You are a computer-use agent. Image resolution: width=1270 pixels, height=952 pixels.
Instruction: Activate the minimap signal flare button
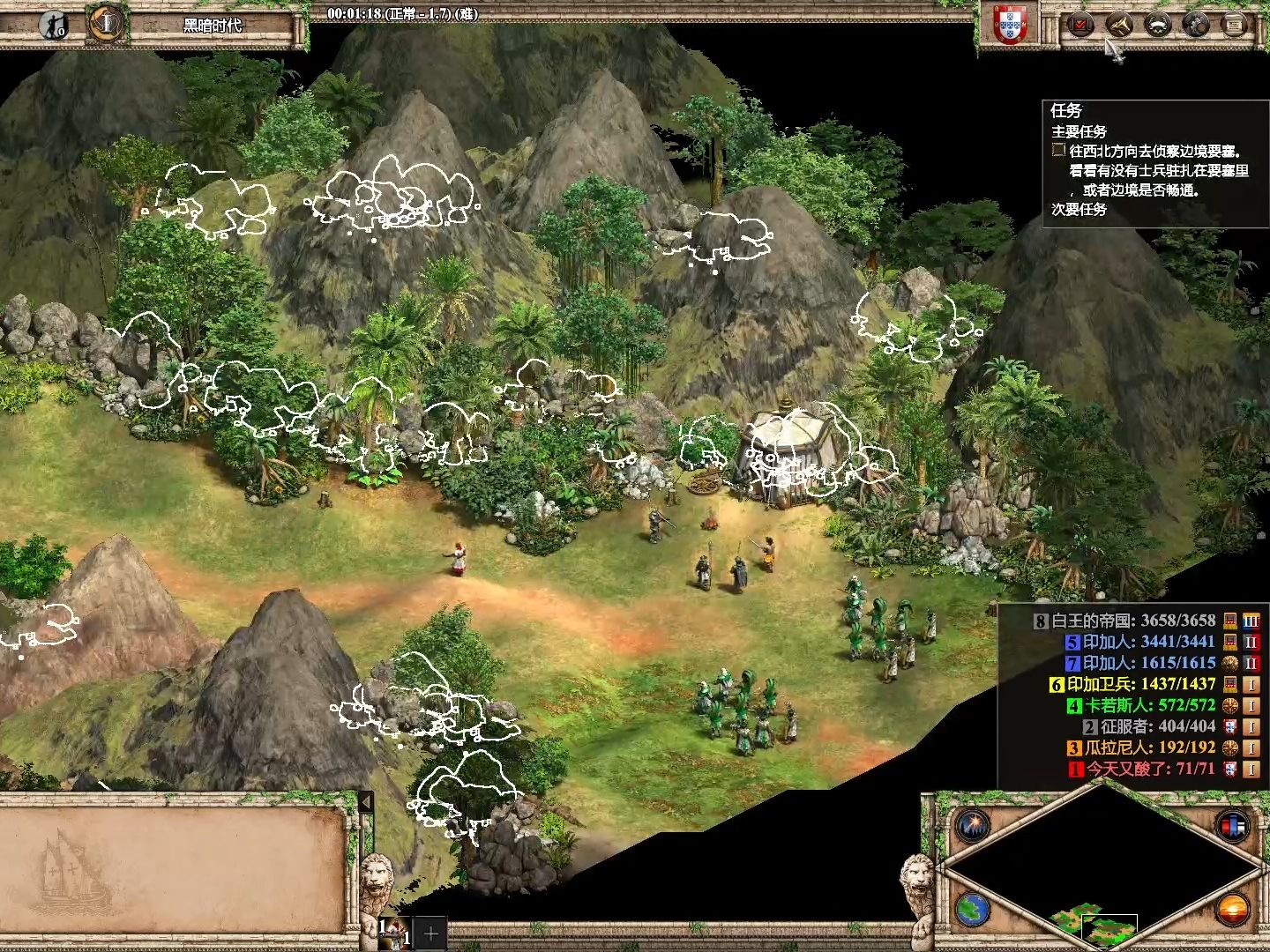974,826
